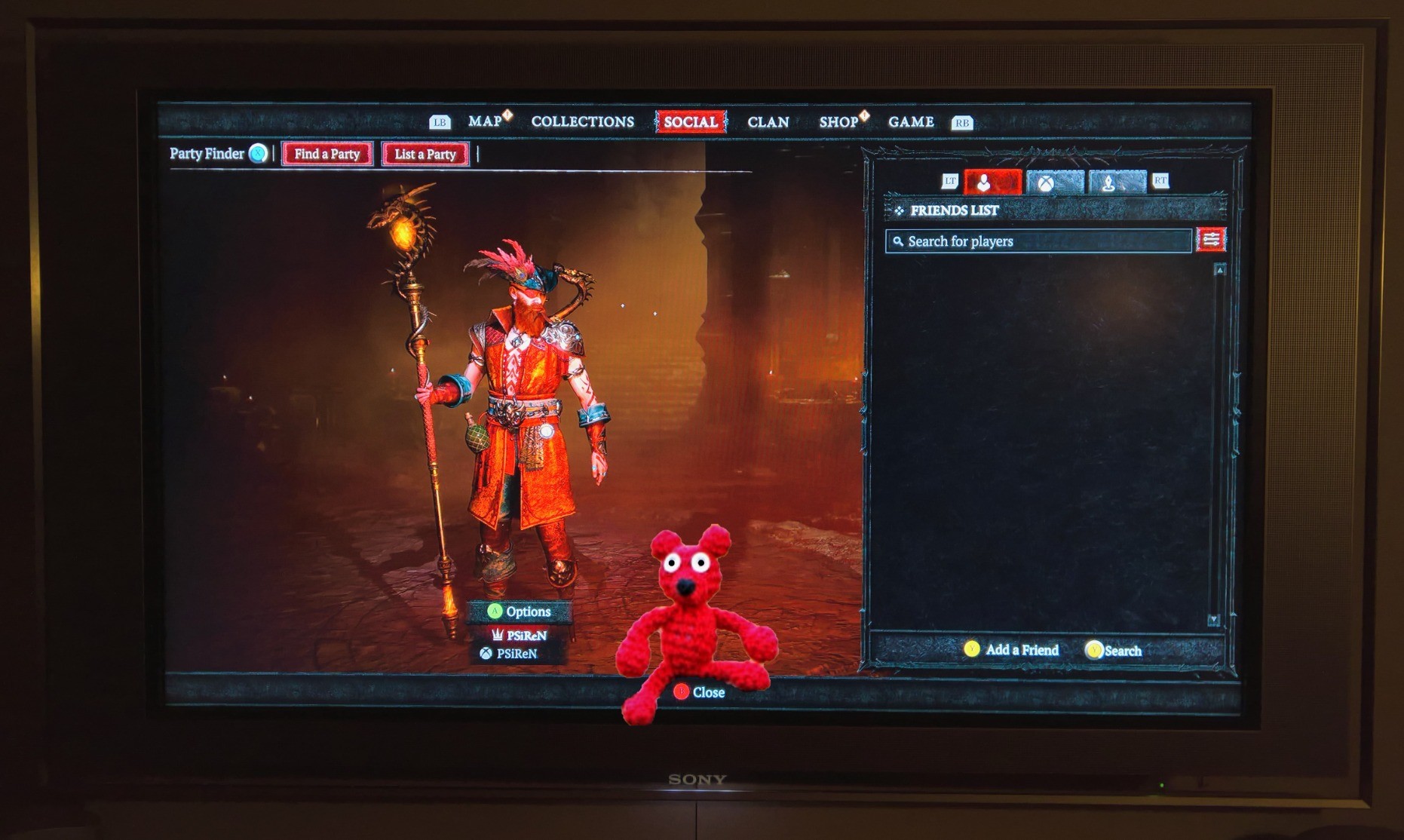Click the Find a Party button
1404x840 pixels.
click(x=327, y=154)
